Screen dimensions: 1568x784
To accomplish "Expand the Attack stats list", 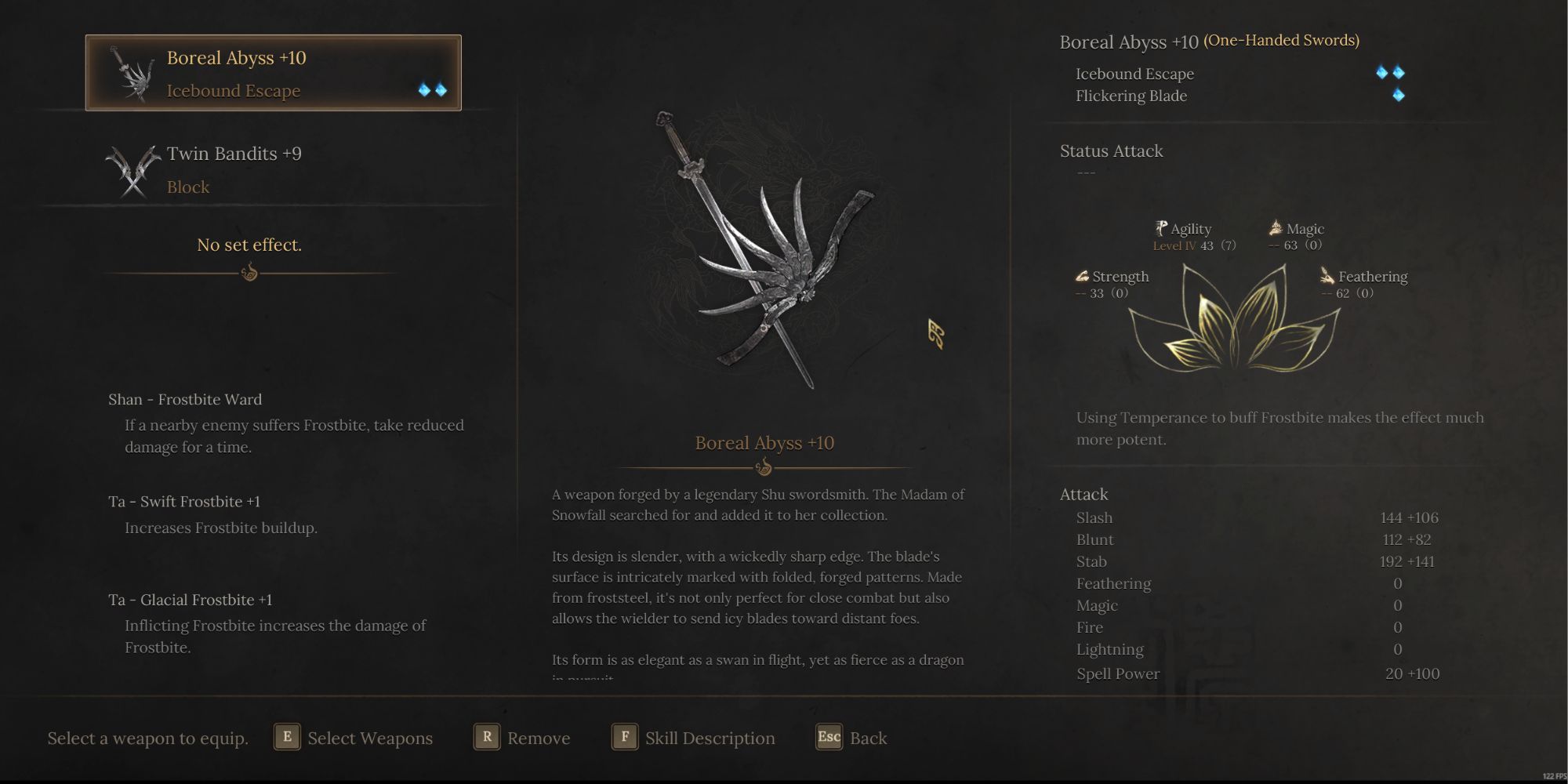I will 1083,495.
